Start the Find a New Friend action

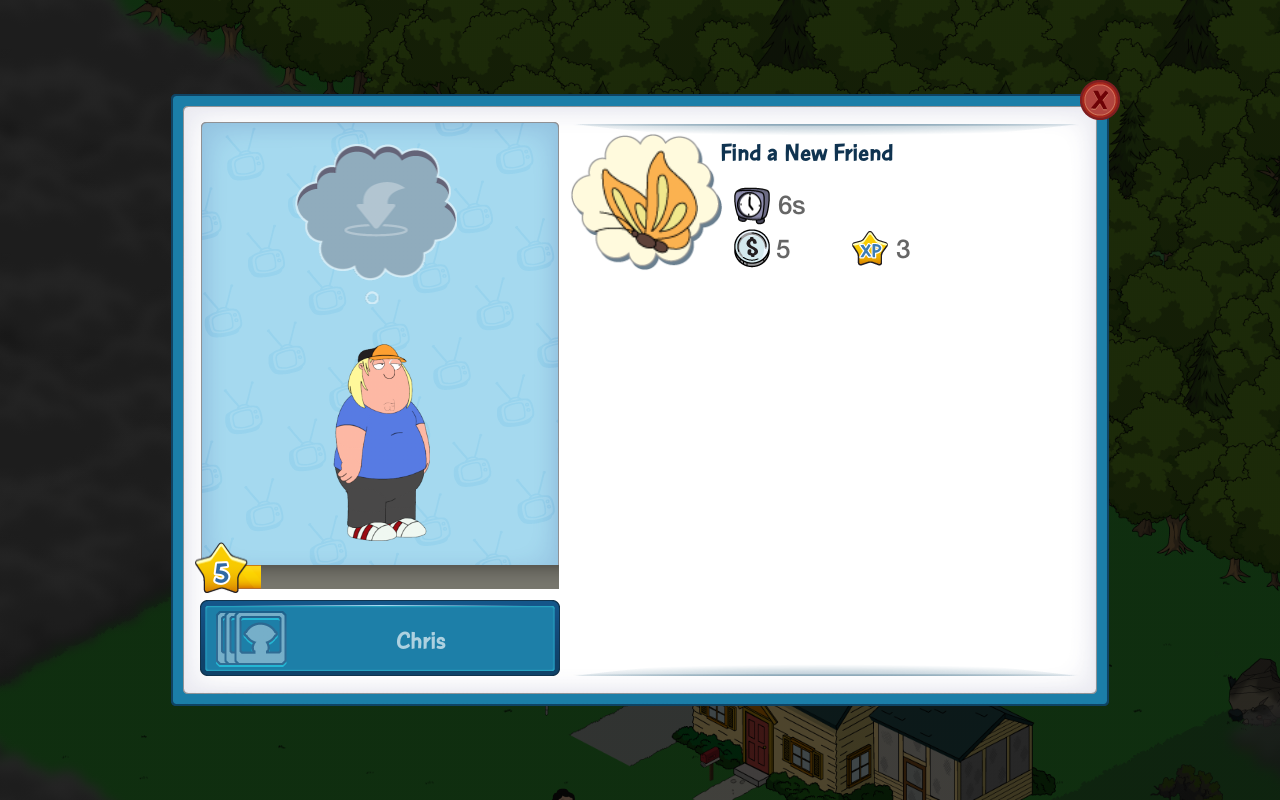click(806, 153)
